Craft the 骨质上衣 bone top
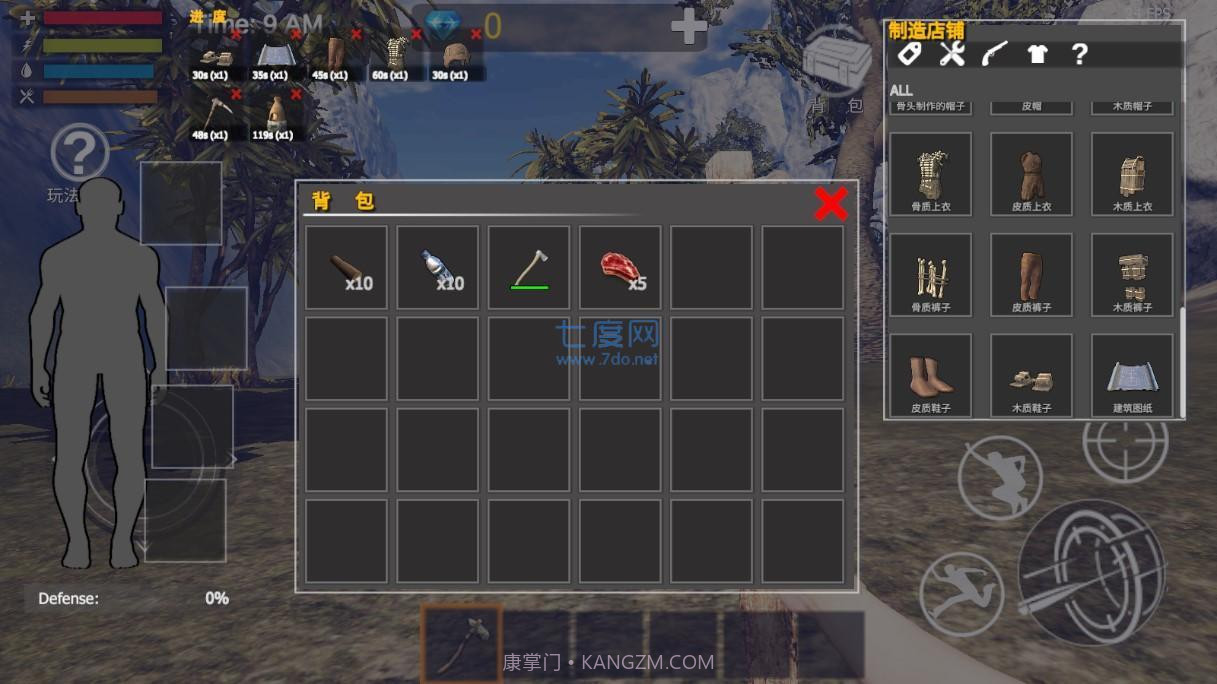Image resolution: width=1217 pixels, height=684 pixels. click(930, 174)
